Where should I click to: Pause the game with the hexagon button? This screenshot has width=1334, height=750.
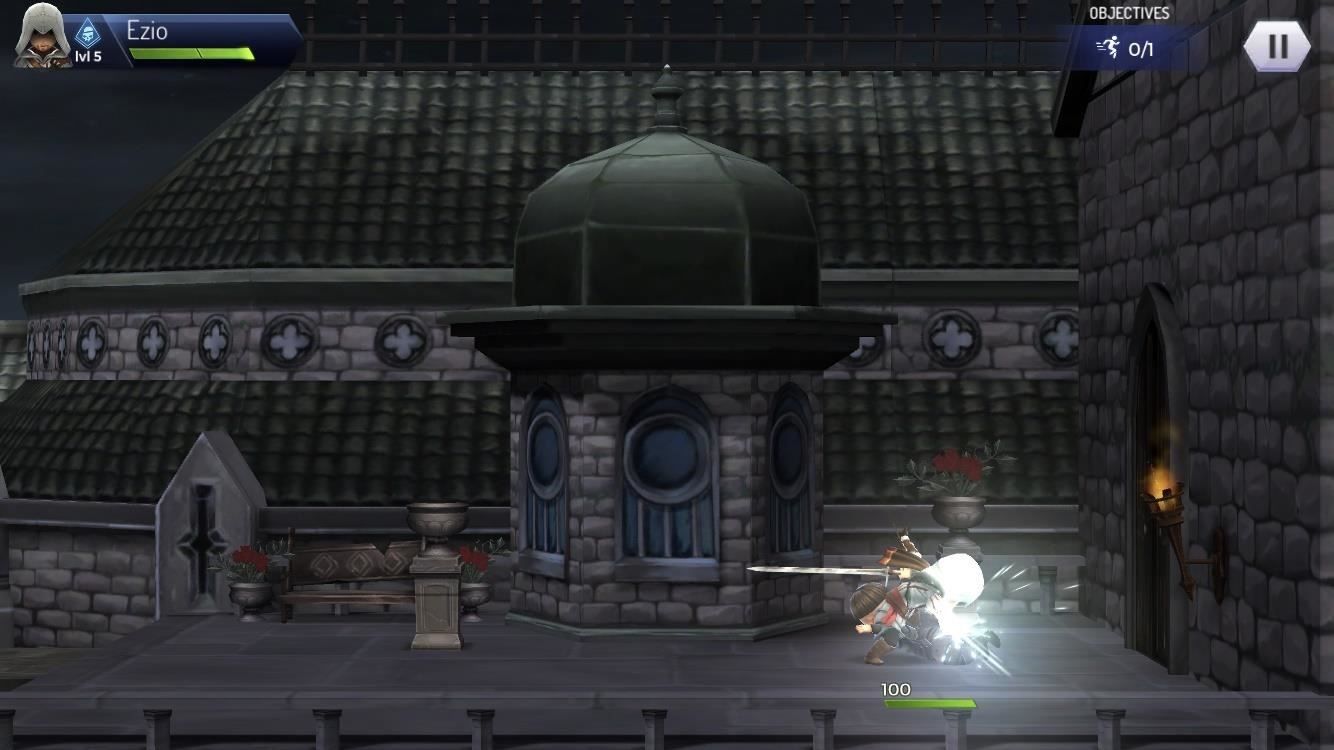[1277, 46]
